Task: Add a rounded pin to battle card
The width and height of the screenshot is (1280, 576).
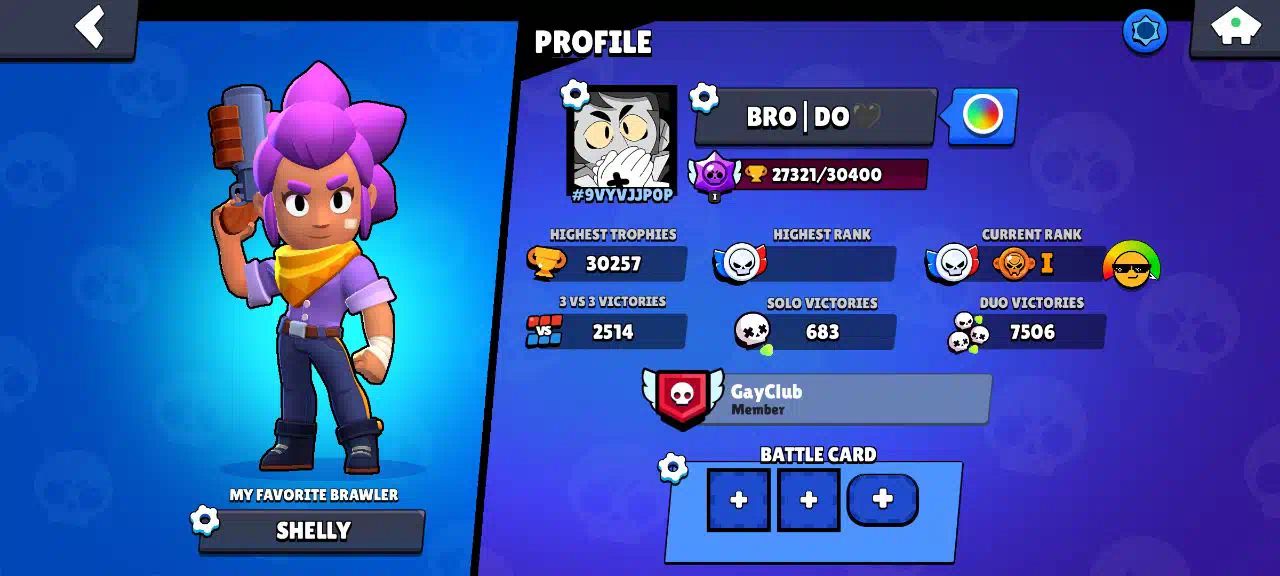Action: (x=882, y=500)
